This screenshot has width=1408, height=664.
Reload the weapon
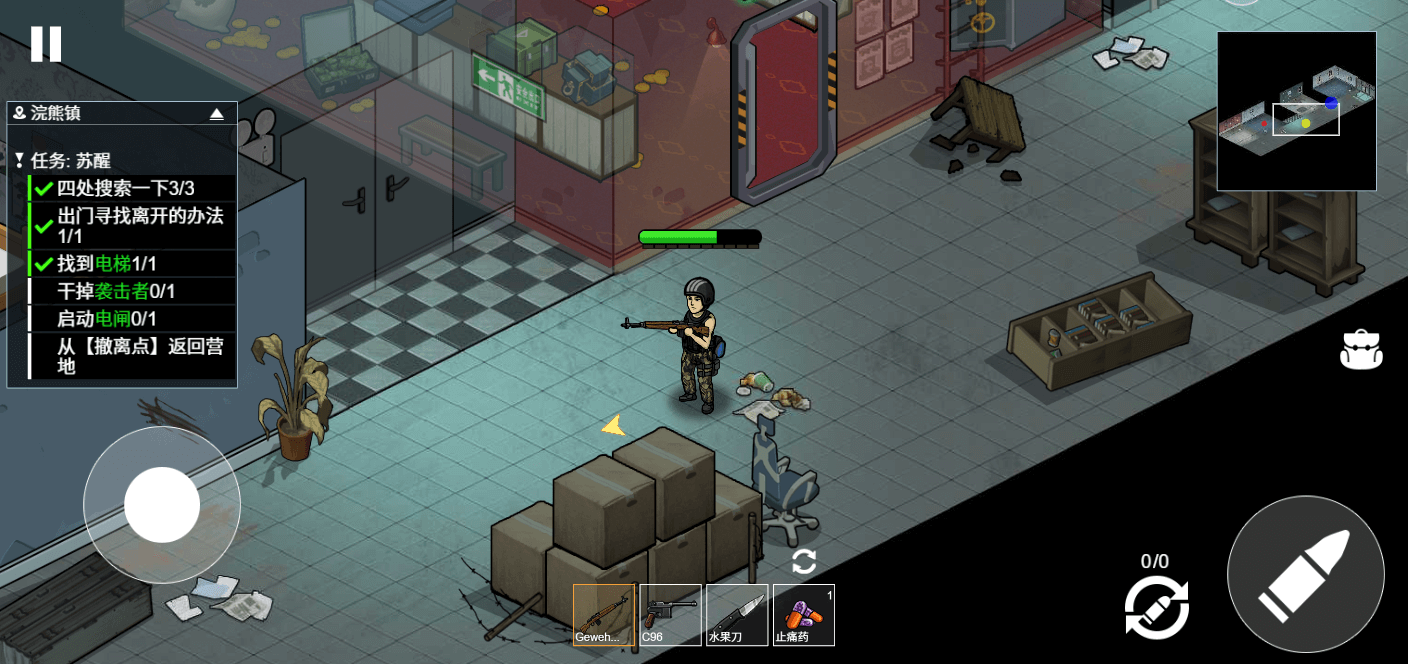[1156, 606]
